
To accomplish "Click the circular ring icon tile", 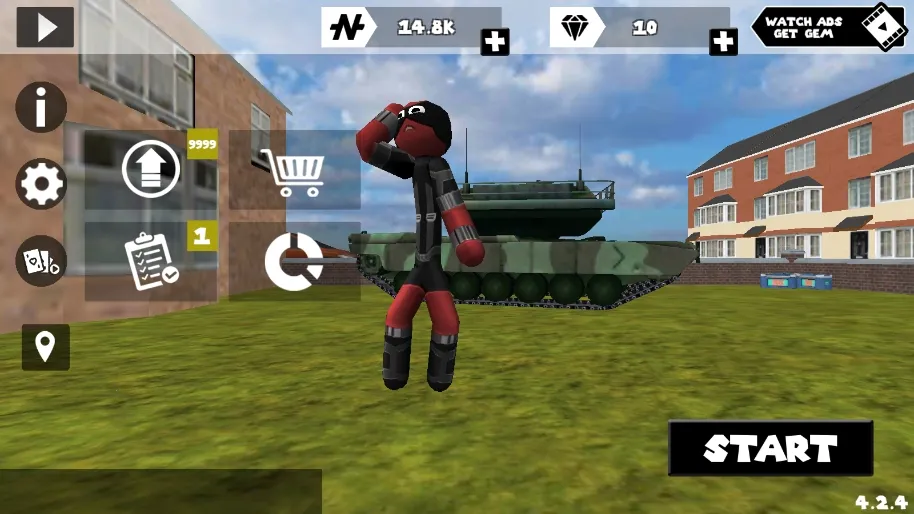I will coord(293,262).
